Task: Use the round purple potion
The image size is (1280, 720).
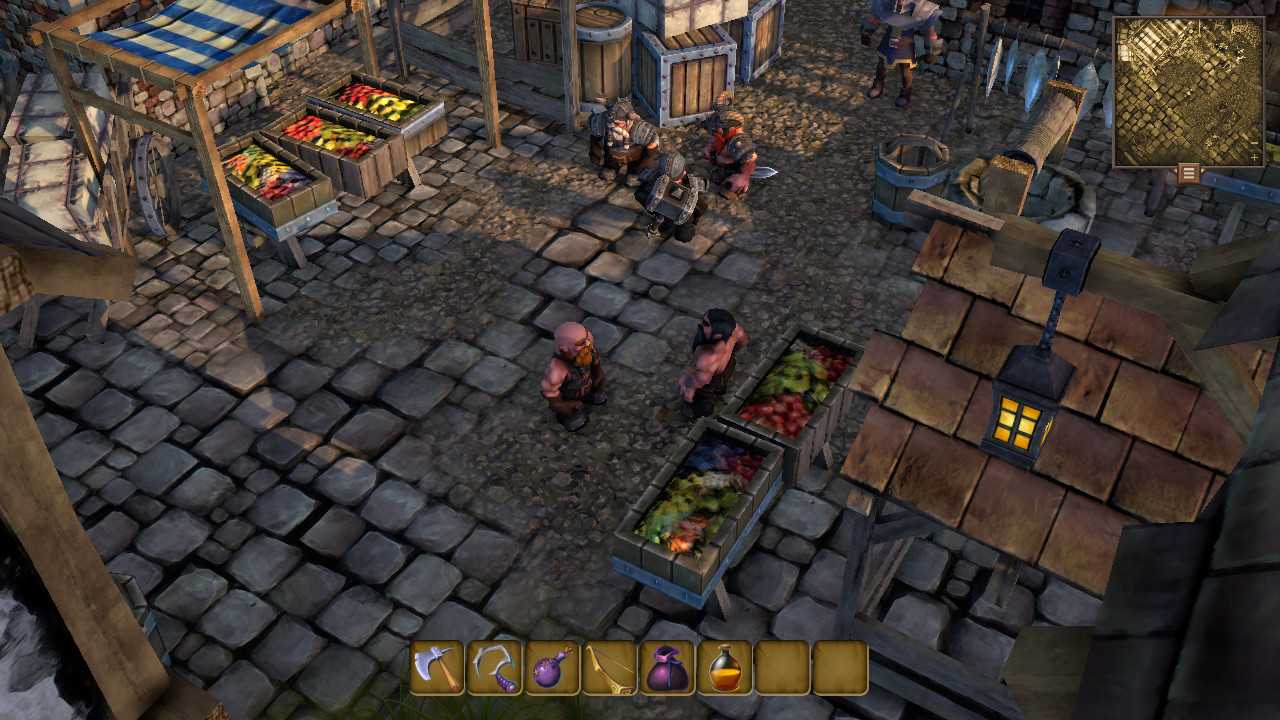Action: tap(552, 668)
